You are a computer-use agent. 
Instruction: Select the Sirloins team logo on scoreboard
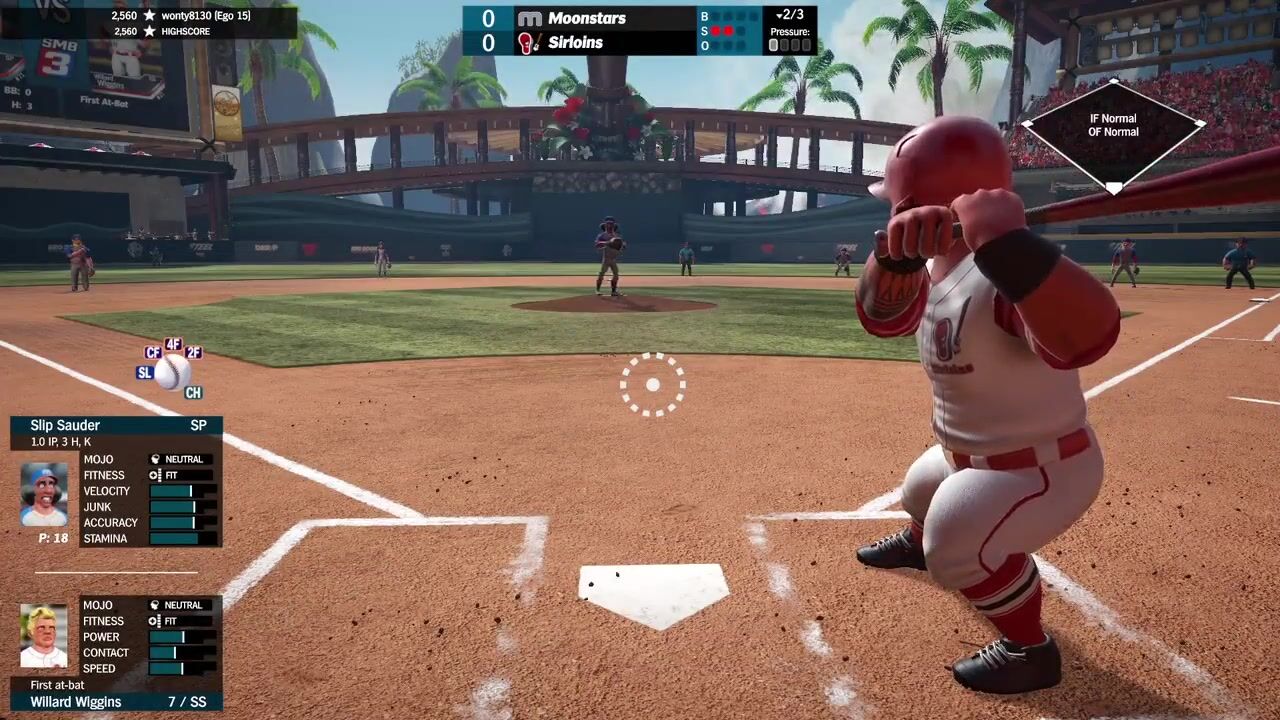(527, 43)
